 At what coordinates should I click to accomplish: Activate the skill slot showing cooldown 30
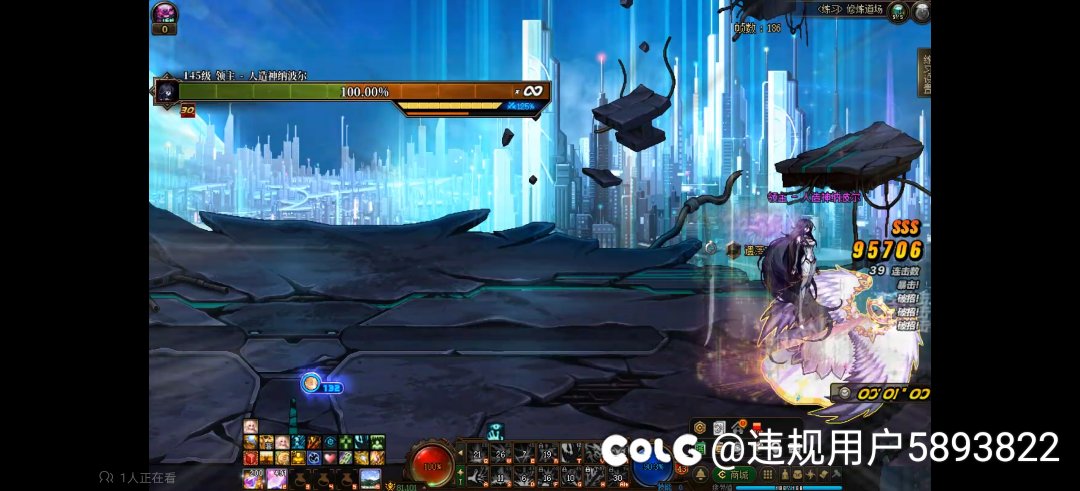point(618,476)
